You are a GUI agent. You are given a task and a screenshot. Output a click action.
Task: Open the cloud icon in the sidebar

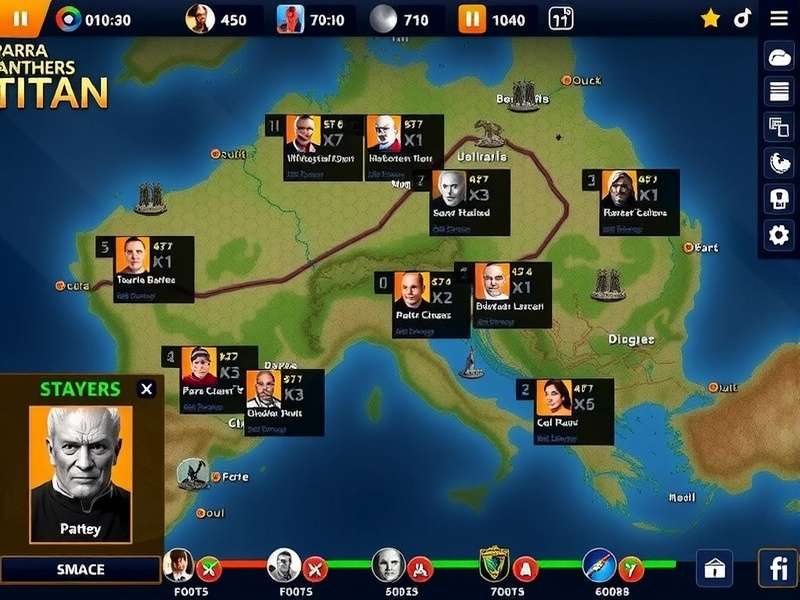click(x=778, y=57)
